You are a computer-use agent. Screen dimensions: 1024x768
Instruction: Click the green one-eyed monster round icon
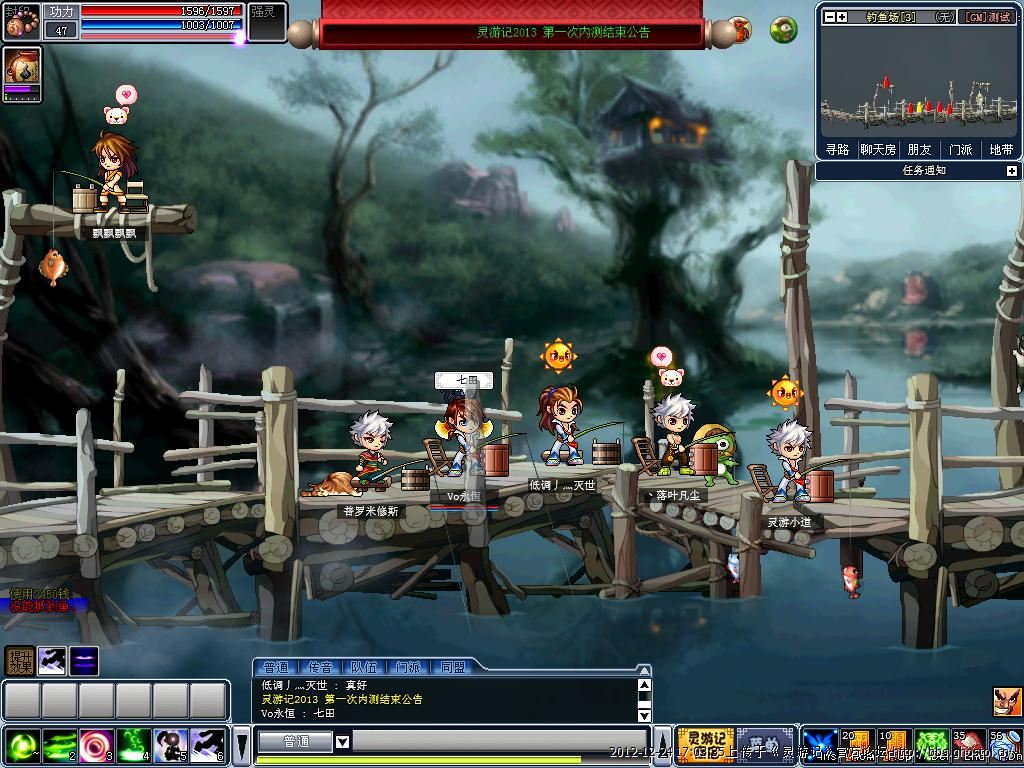pyautogui.click(x=784, y=29)
